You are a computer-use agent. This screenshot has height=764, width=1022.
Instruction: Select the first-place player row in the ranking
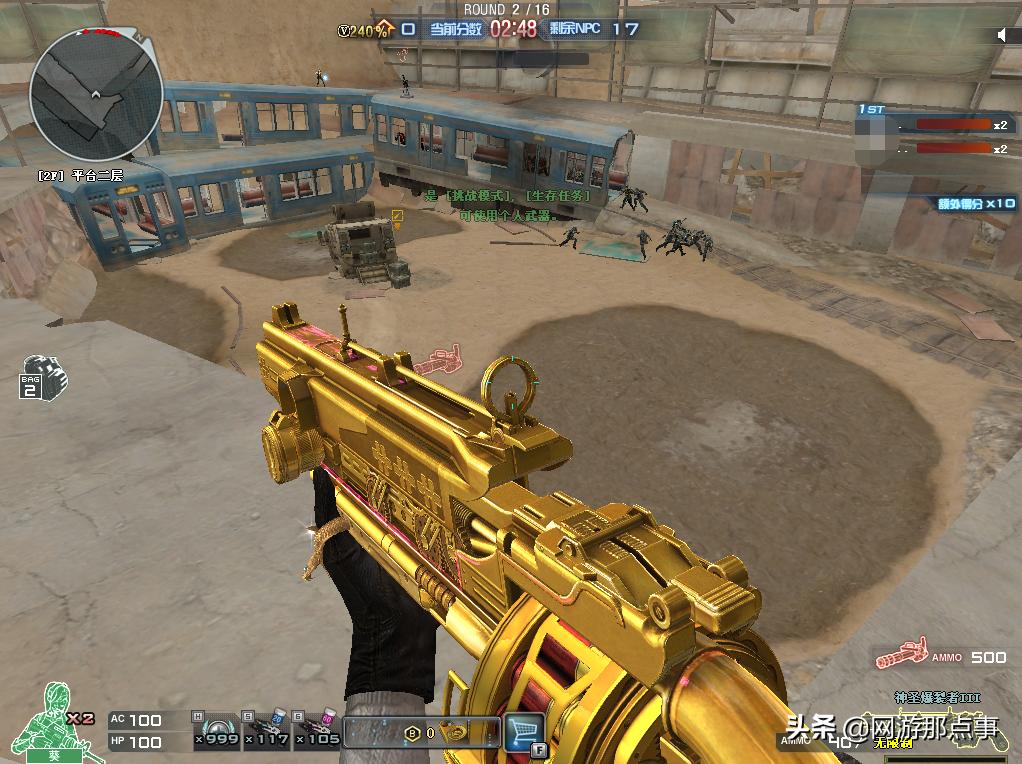coord(934,125)
